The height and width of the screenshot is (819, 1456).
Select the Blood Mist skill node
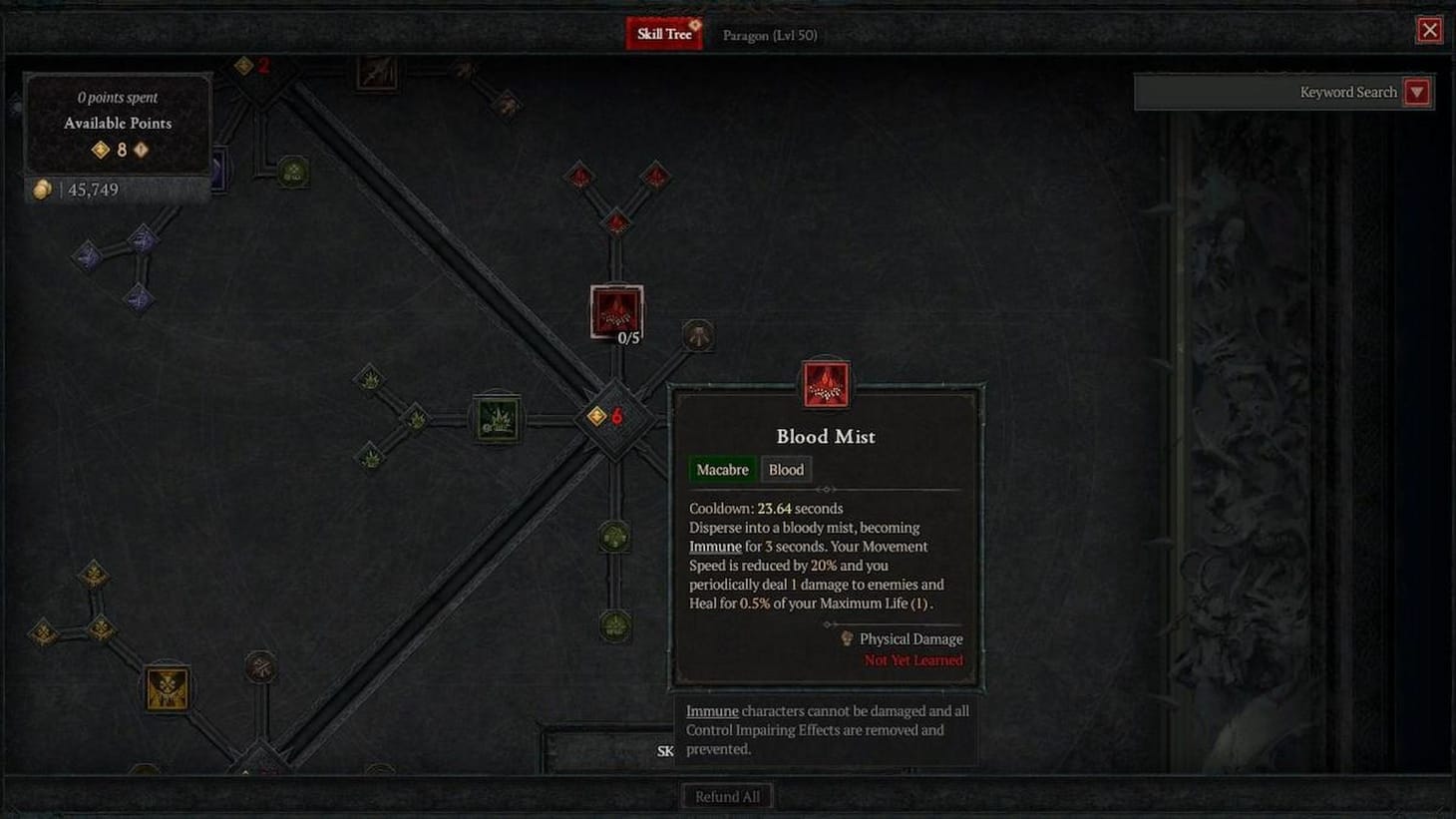point(615,312)
